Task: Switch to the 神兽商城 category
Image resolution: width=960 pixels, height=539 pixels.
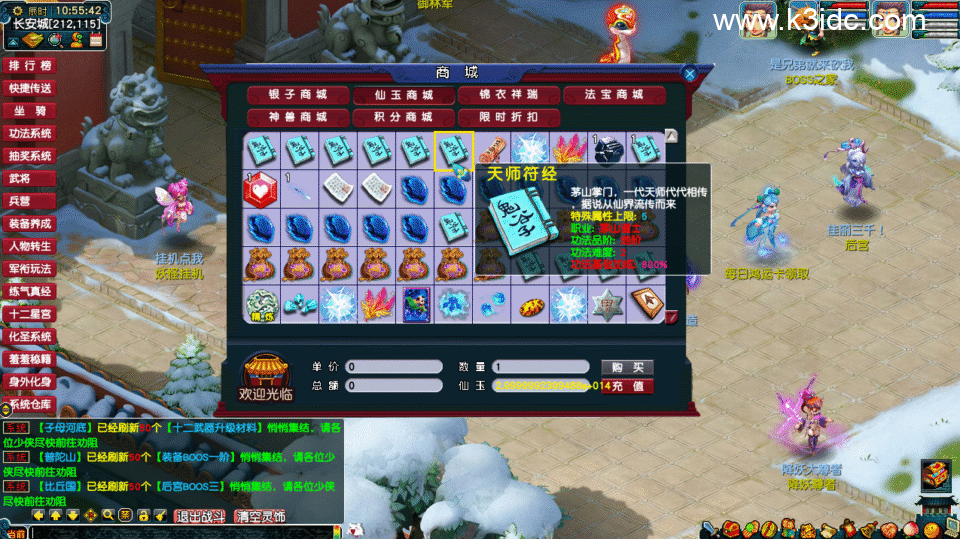Action: (x=298, y=117)
